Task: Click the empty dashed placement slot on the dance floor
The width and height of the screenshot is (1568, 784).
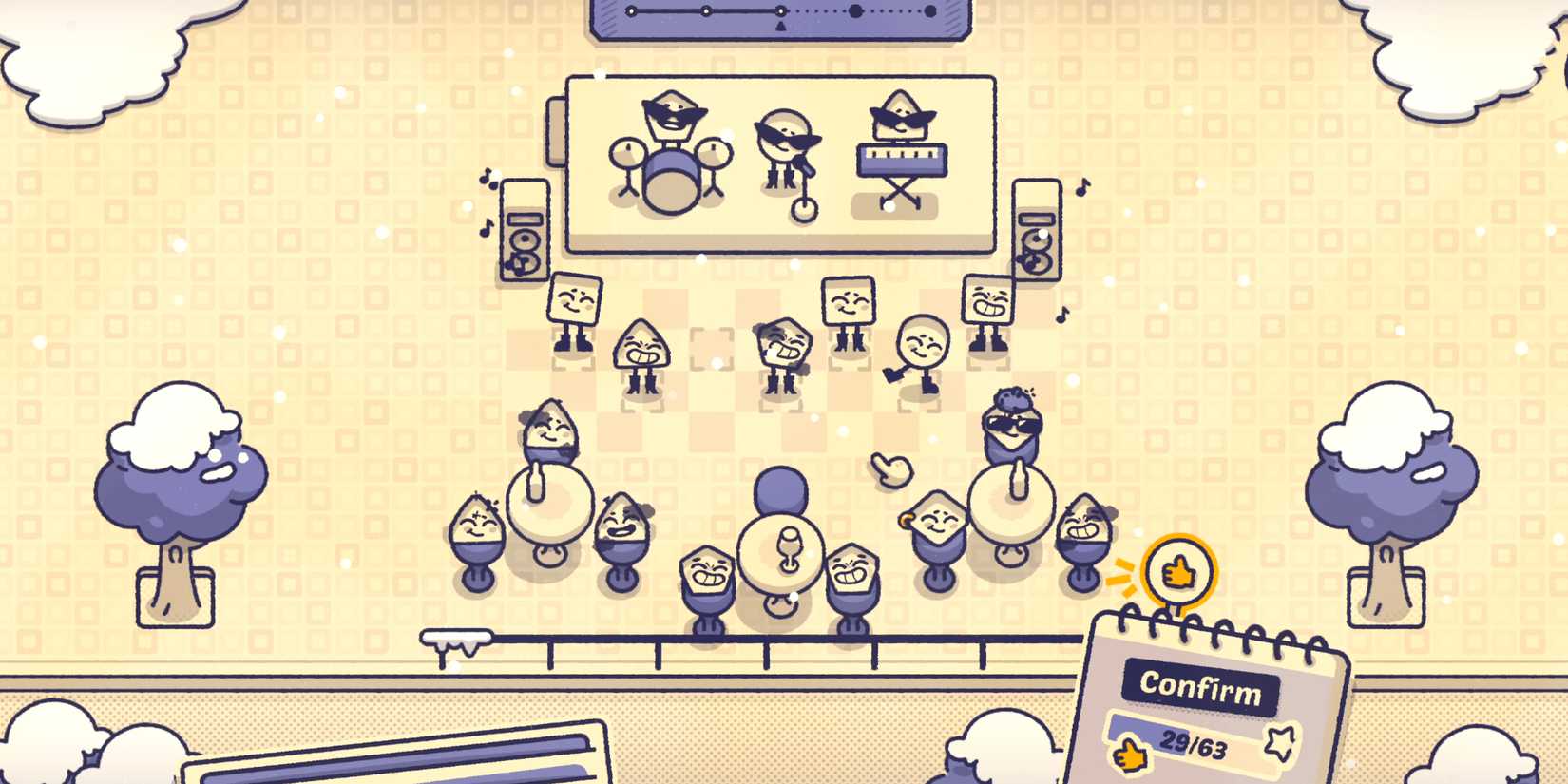Action: pos(711,348)
